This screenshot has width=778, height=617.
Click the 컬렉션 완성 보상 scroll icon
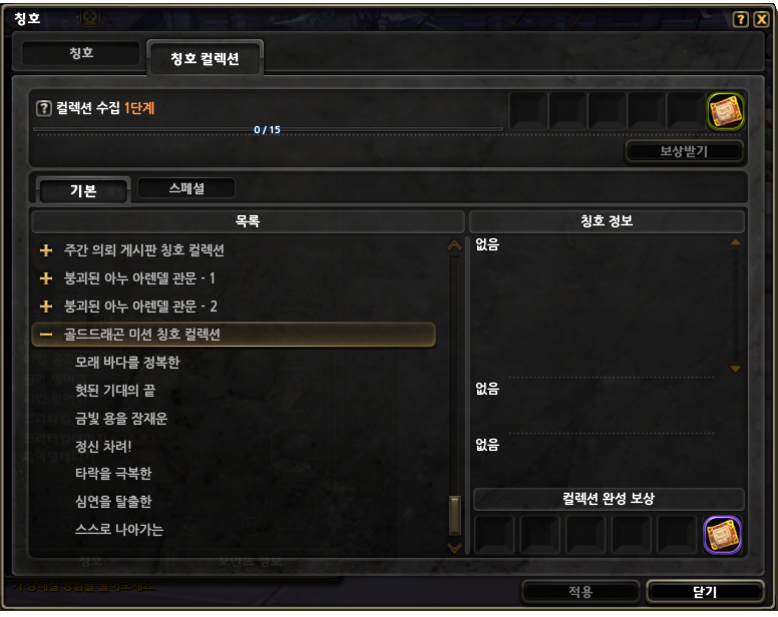(722, 535)
